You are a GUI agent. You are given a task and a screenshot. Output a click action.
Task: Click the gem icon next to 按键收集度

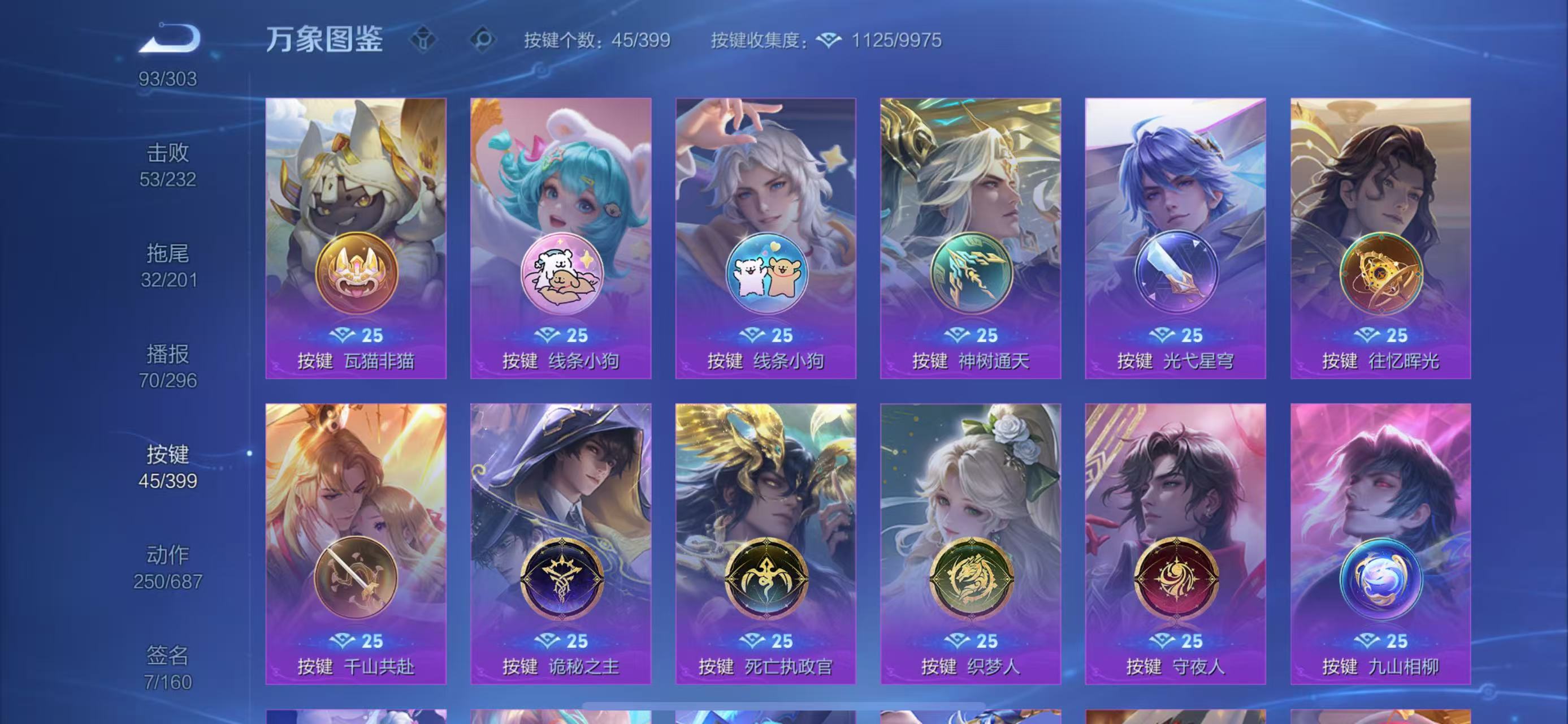point(829,41)
